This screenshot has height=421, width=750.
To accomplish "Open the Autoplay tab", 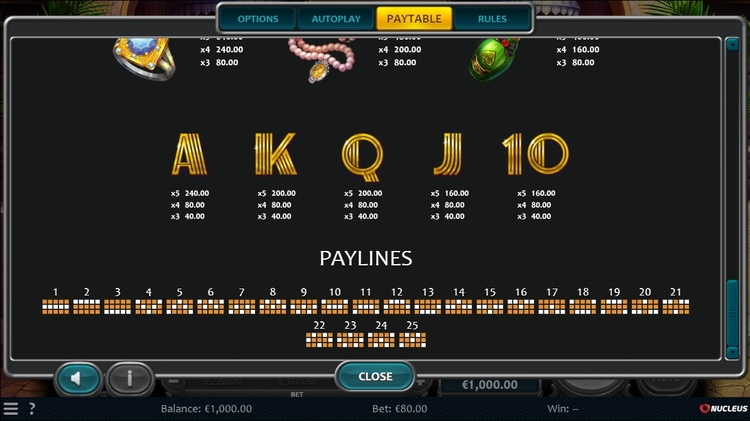I will pyautogui.click(x=335, y=19).
